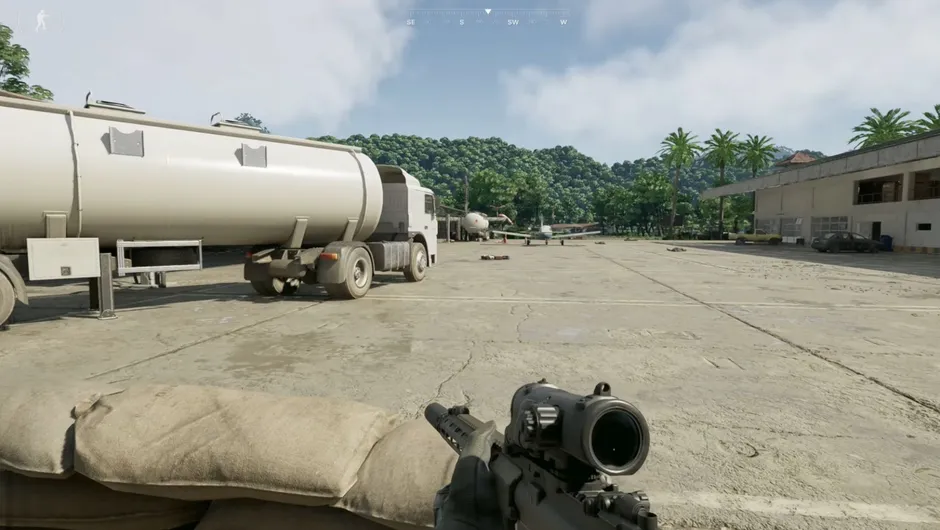Viewport: 940px width, 530px height.
Task: Click the compass heading bar
Action: click(487, 17)
